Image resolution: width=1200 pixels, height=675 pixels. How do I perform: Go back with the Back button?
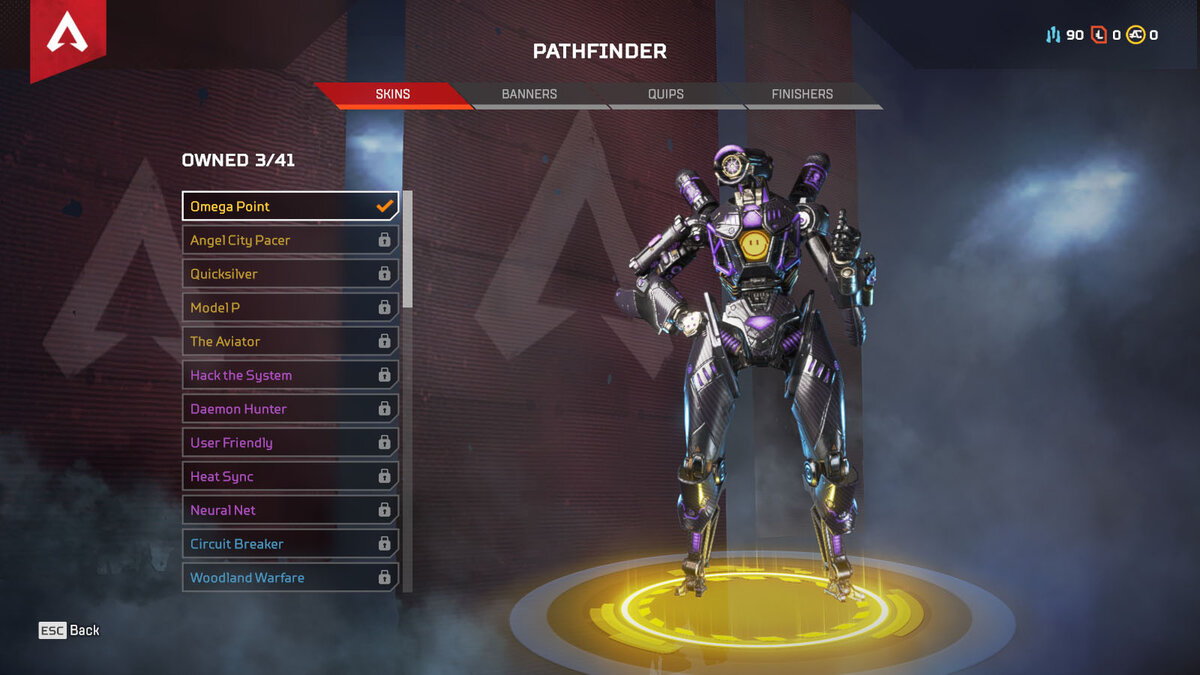tap(70, 630)
